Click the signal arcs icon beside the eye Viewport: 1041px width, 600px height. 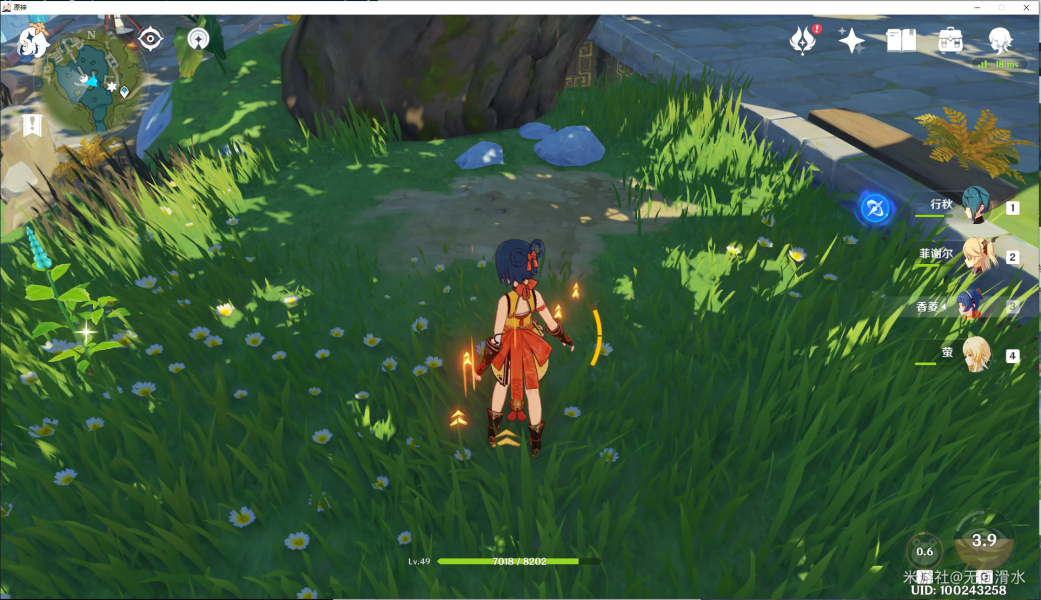tap(198, 39)
